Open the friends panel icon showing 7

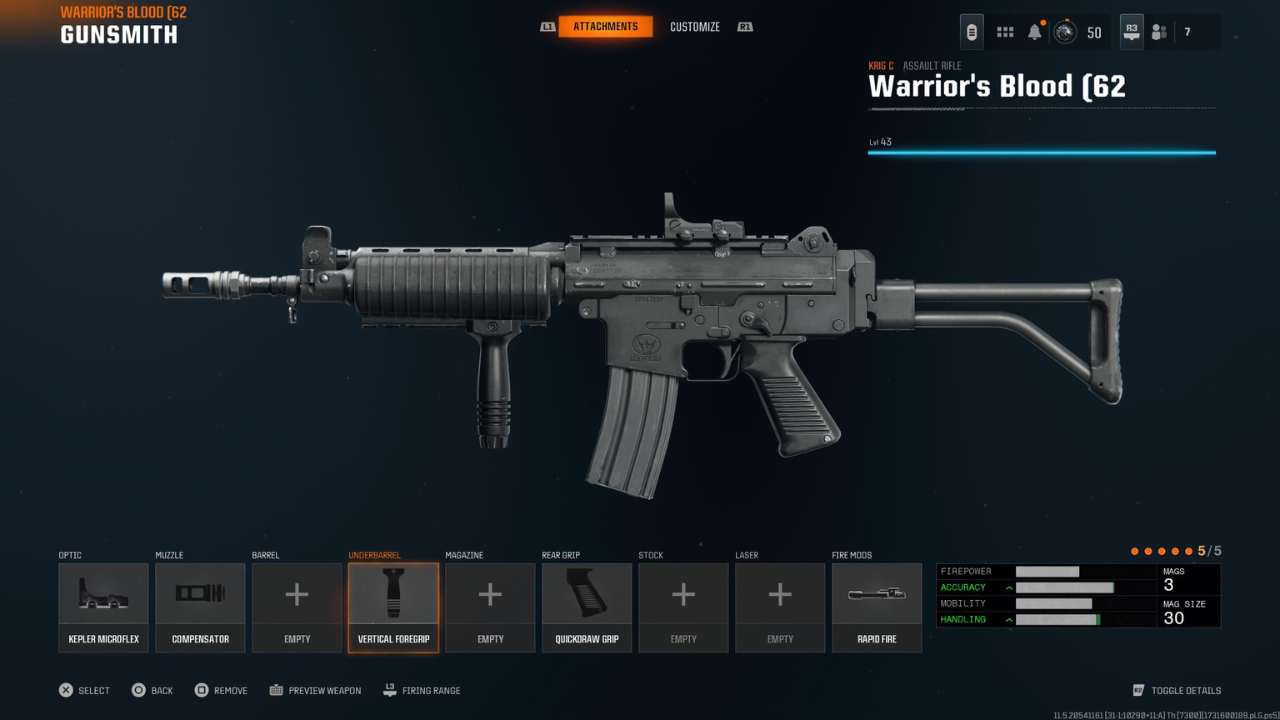pos(1158,31)
